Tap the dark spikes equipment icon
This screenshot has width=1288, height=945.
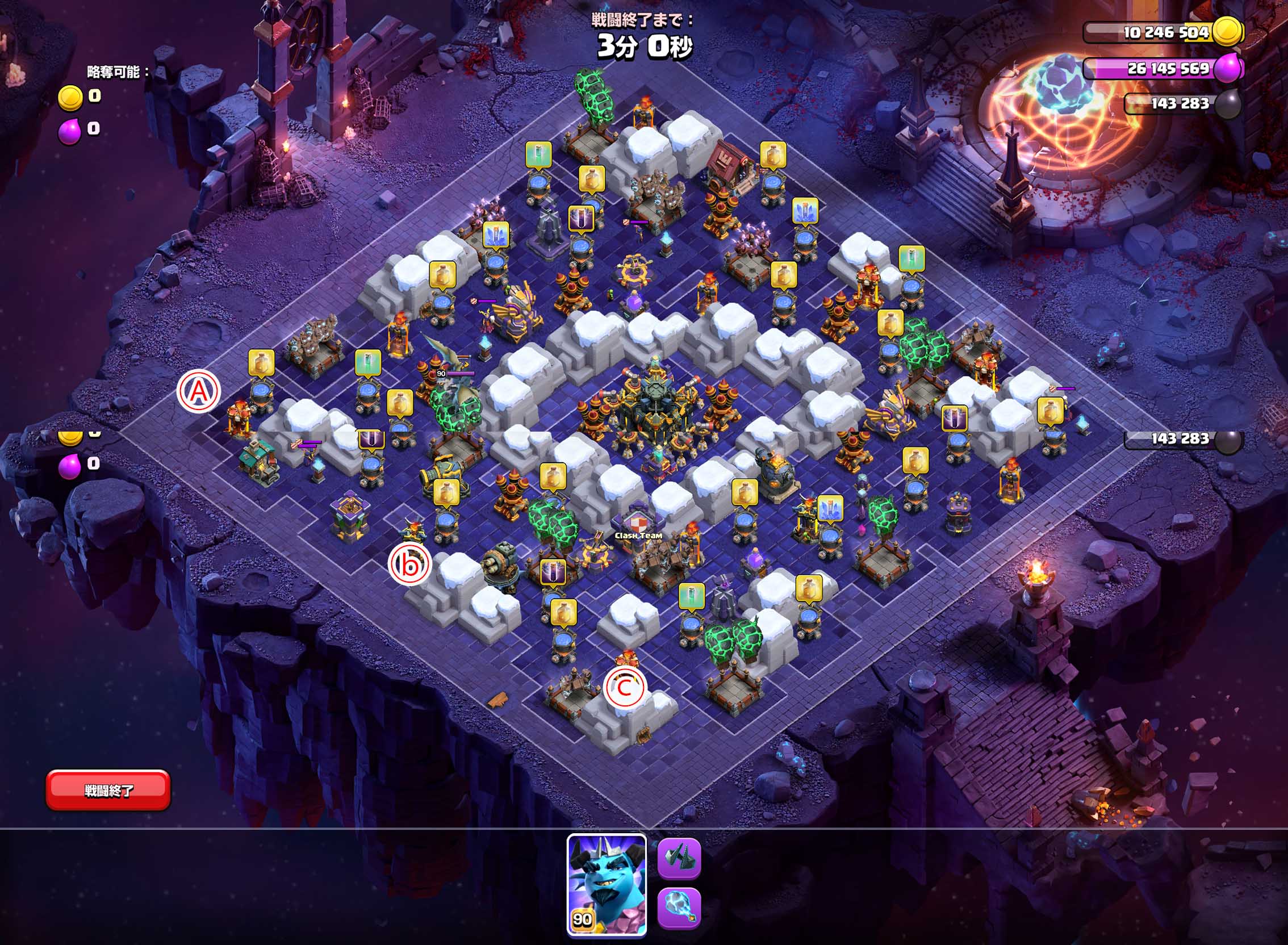[x=679, y=858]
